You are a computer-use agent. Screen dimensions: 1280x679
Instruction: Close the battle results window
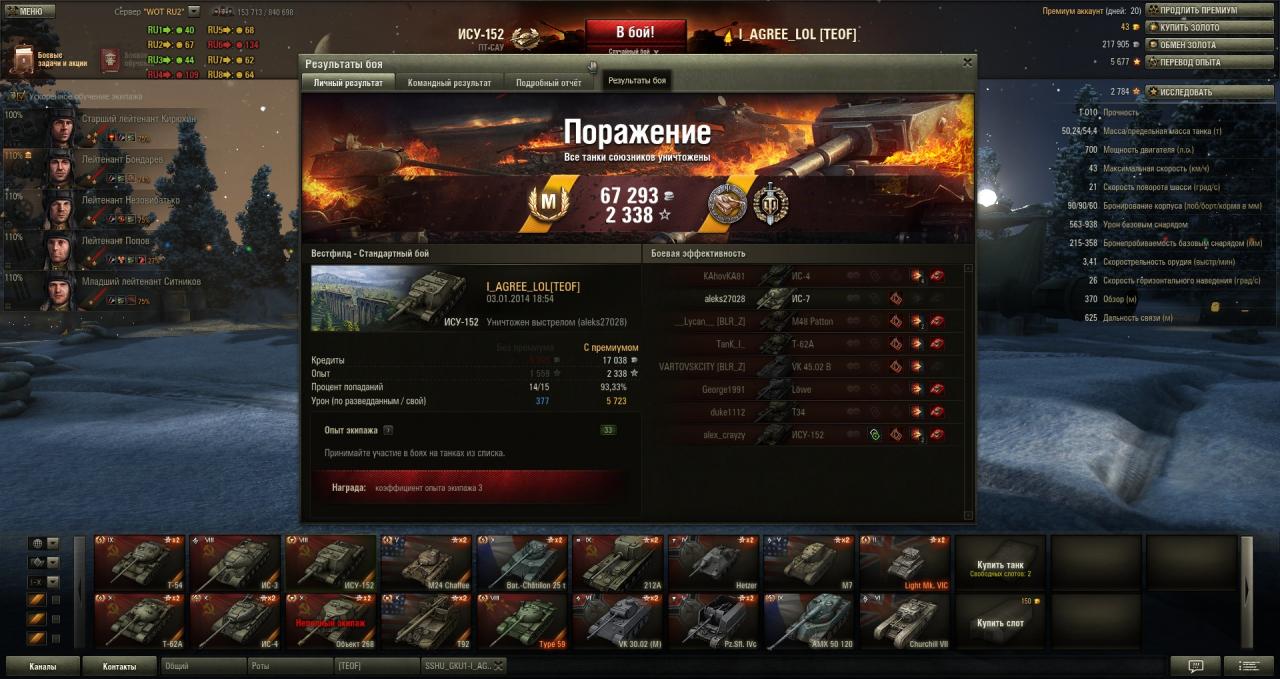pyautogui.click(x=967, y=62)
